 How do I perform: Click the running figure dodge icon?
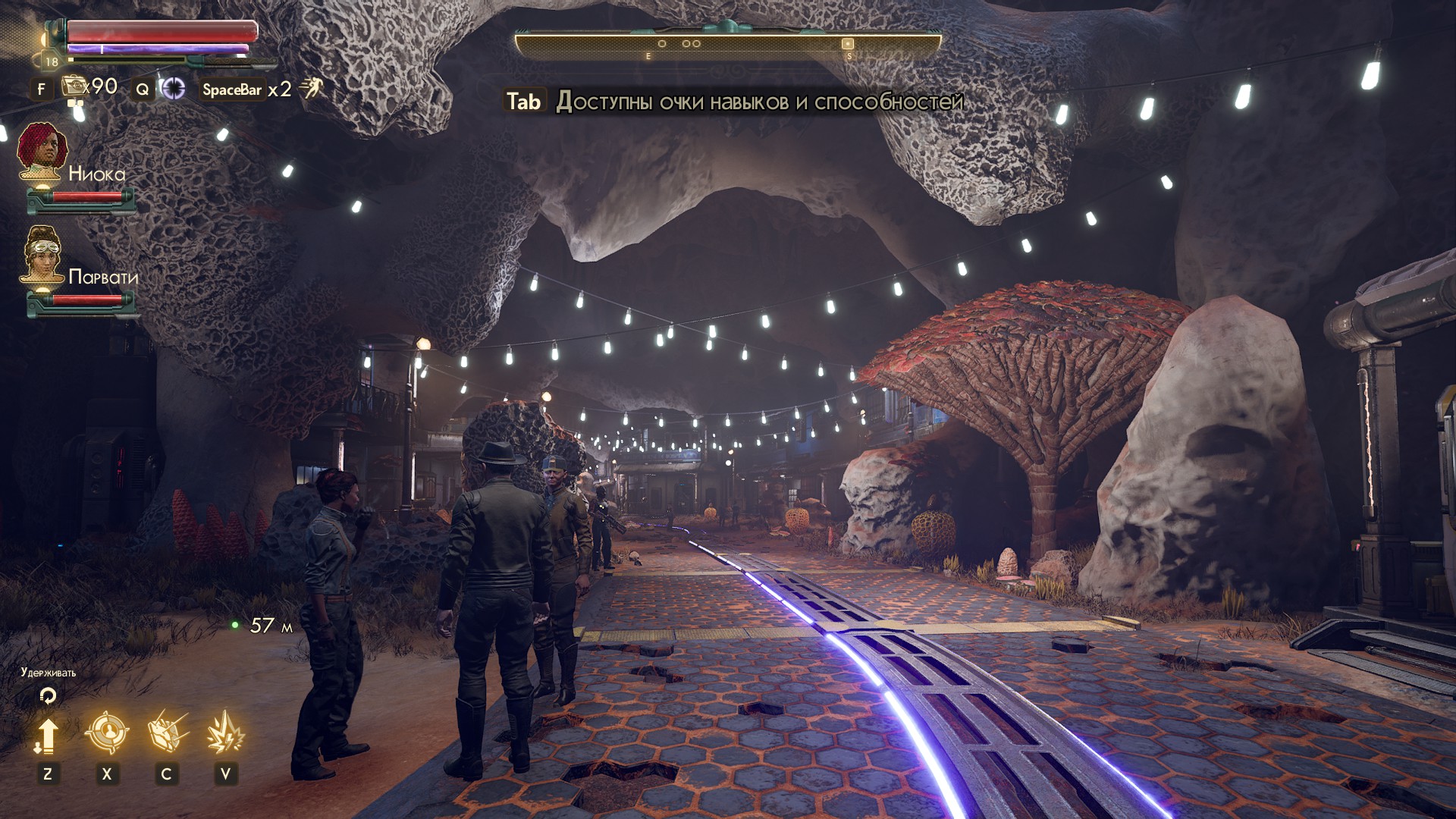(311, 89)
